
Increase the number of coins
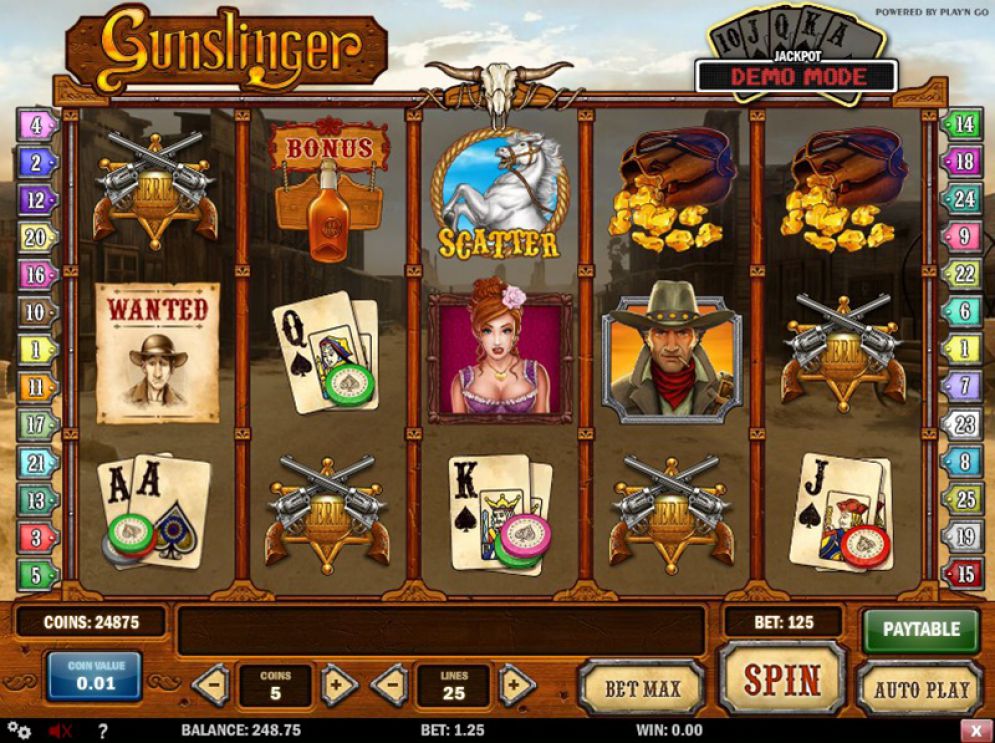(338, 686)
